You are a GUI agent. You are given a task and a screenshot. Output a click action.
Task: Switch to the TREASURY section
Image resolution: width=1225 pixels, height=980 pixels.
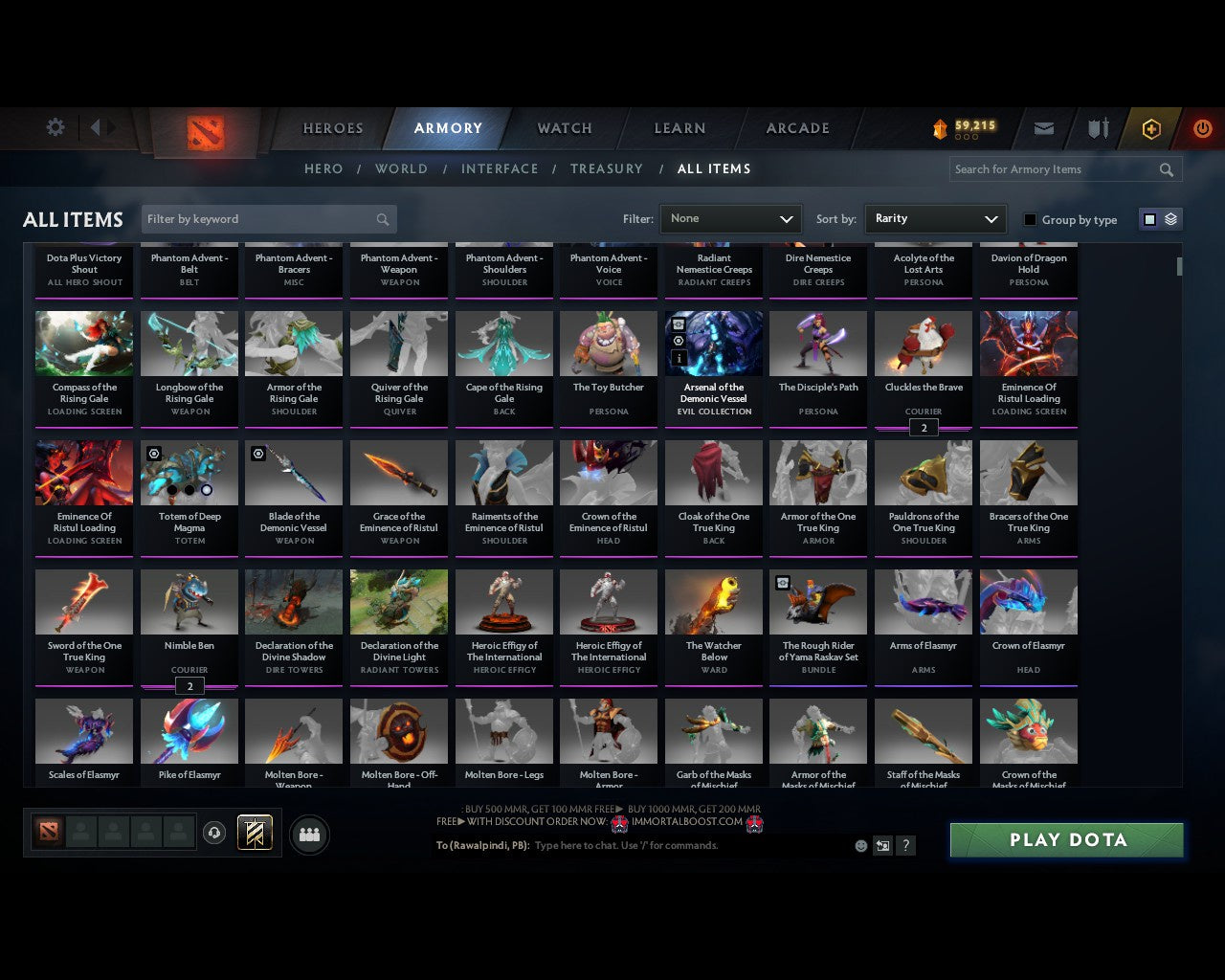(x=606, y=168)
